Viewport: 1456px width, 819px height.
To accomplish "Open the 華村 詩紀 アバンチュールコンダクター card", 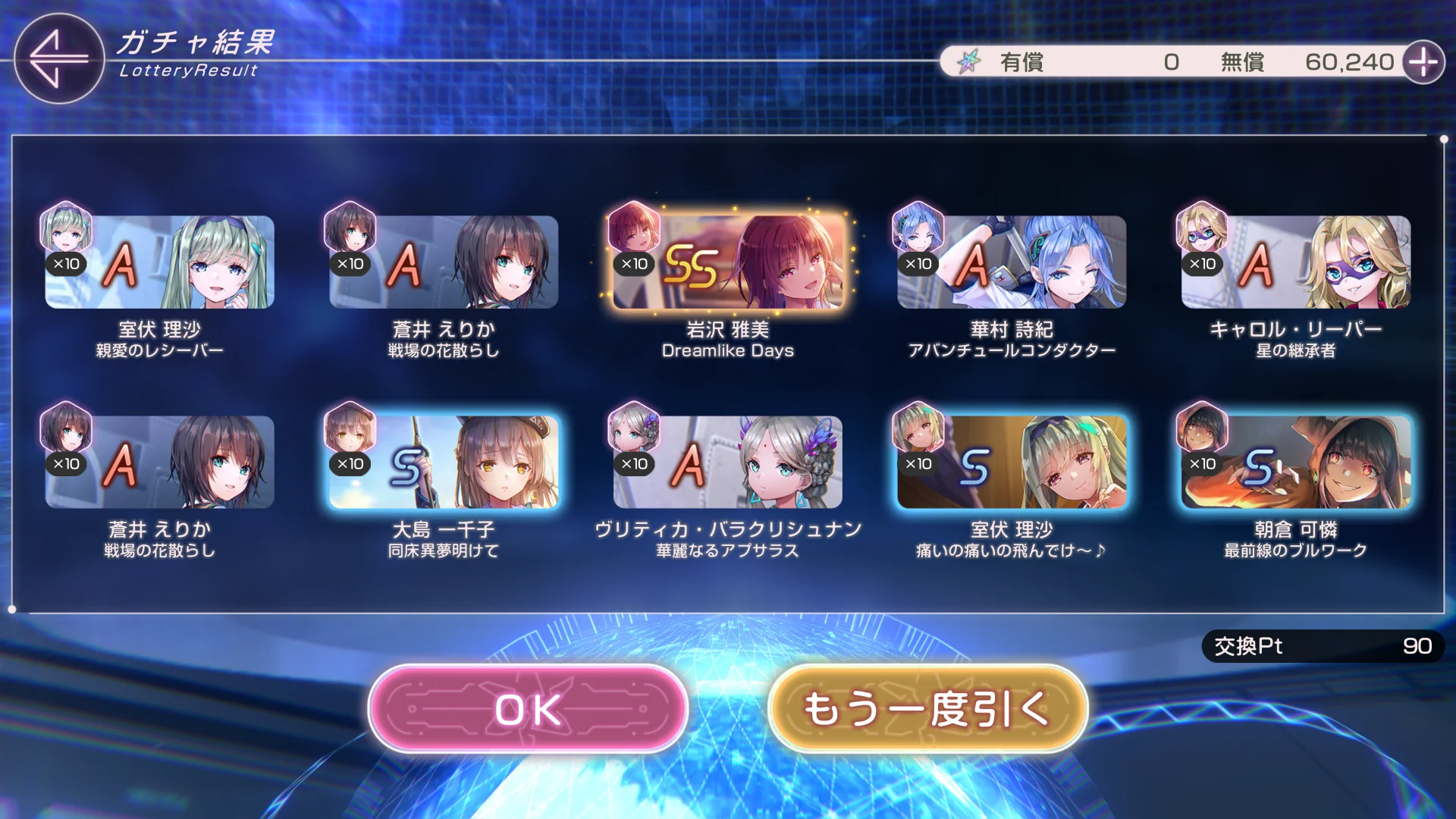I will [x=1011, y=262].
